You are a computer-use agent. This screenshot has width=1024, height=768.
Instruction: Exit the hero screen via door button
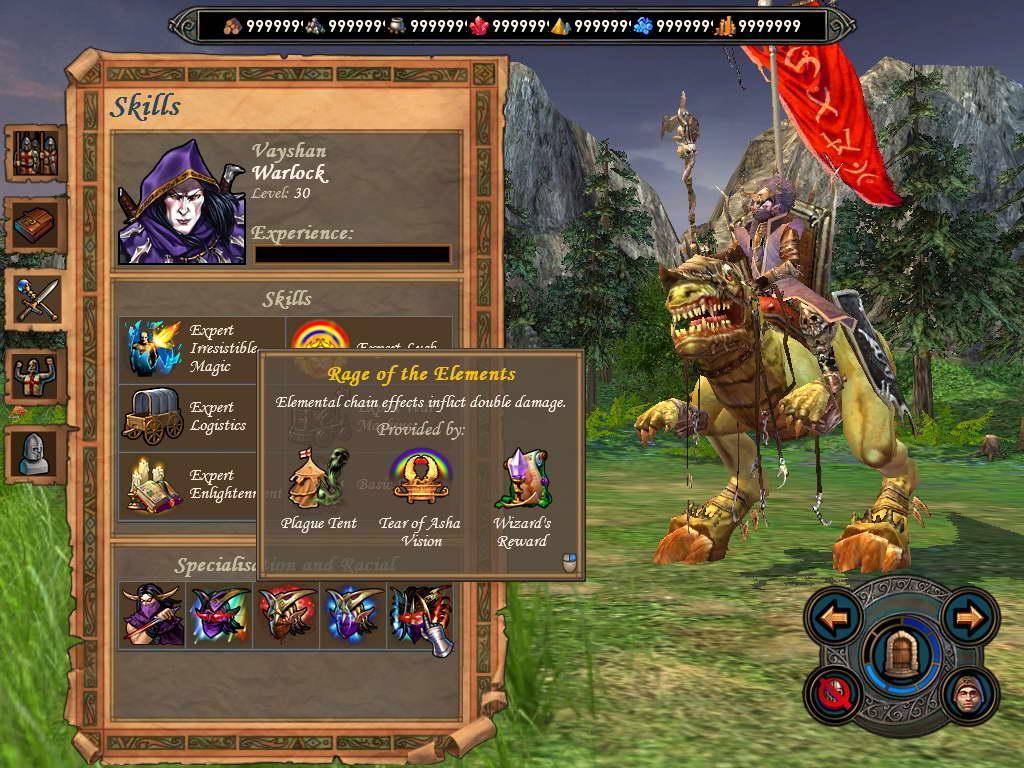(902, 654)
